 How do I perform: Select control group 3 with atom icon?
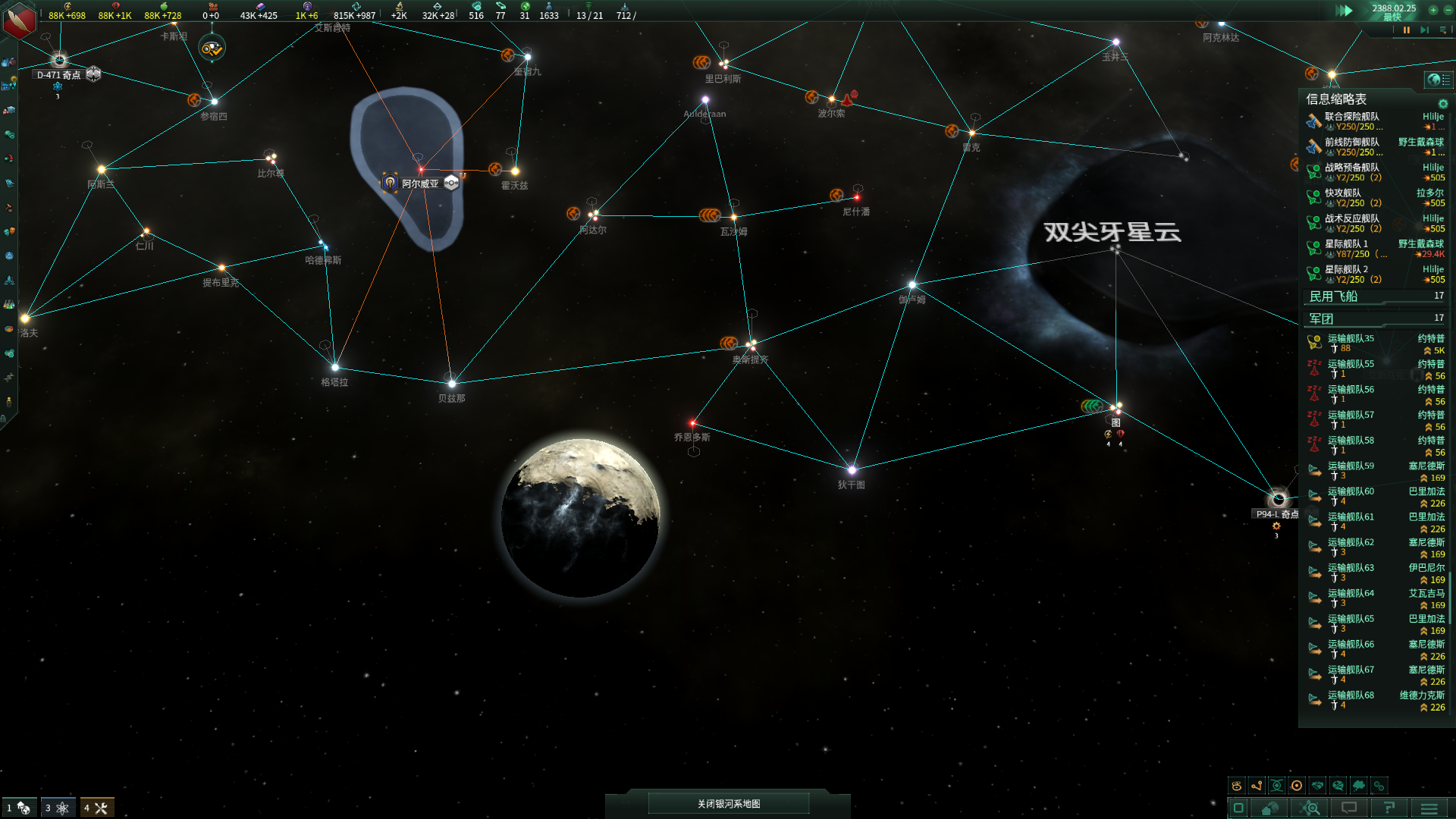(58, 808)
